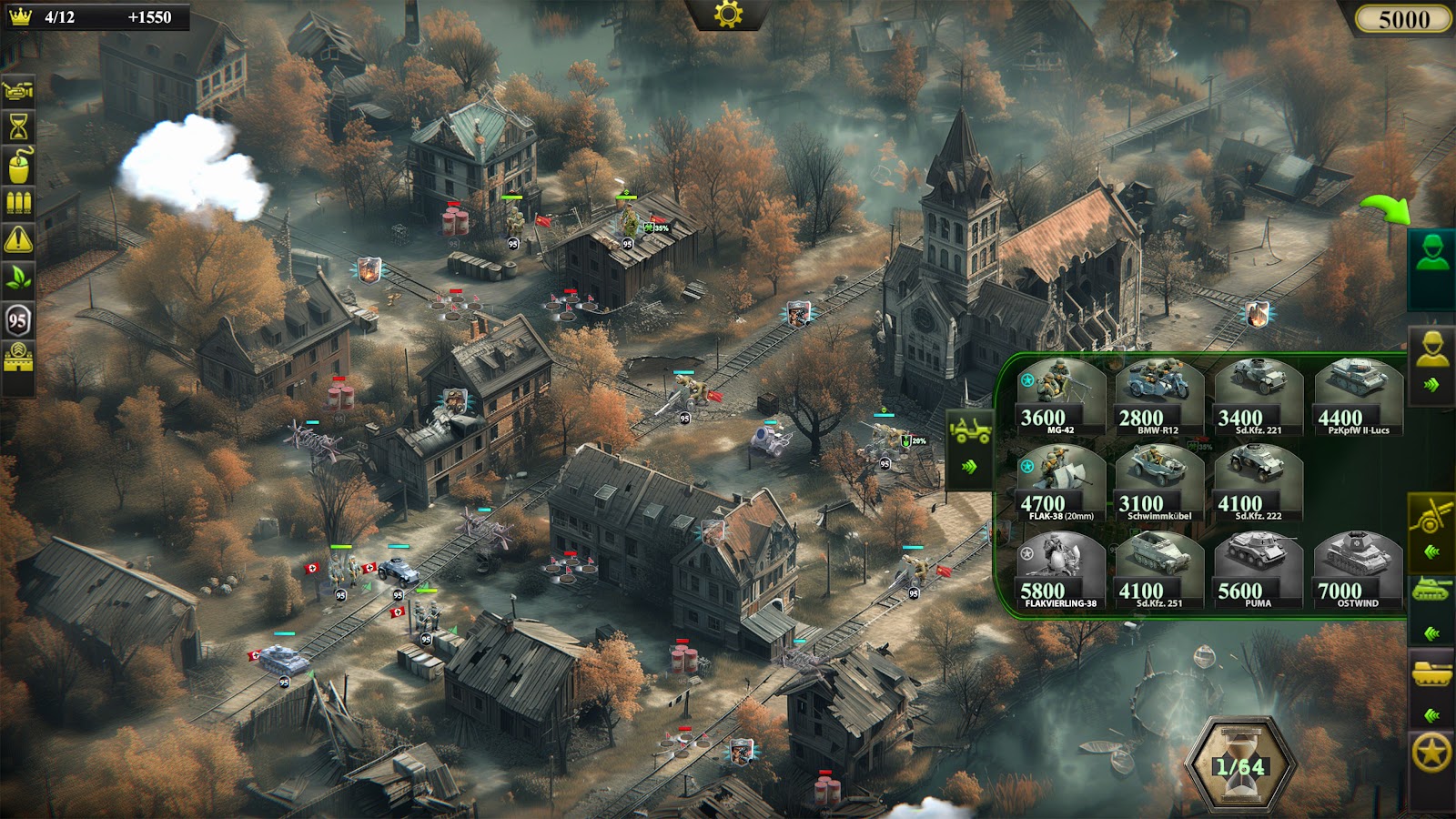Buy the MG-42 machine gun team
Image resolution: width=1456 pixels, height=819 pixels.
coord(1060,396)
